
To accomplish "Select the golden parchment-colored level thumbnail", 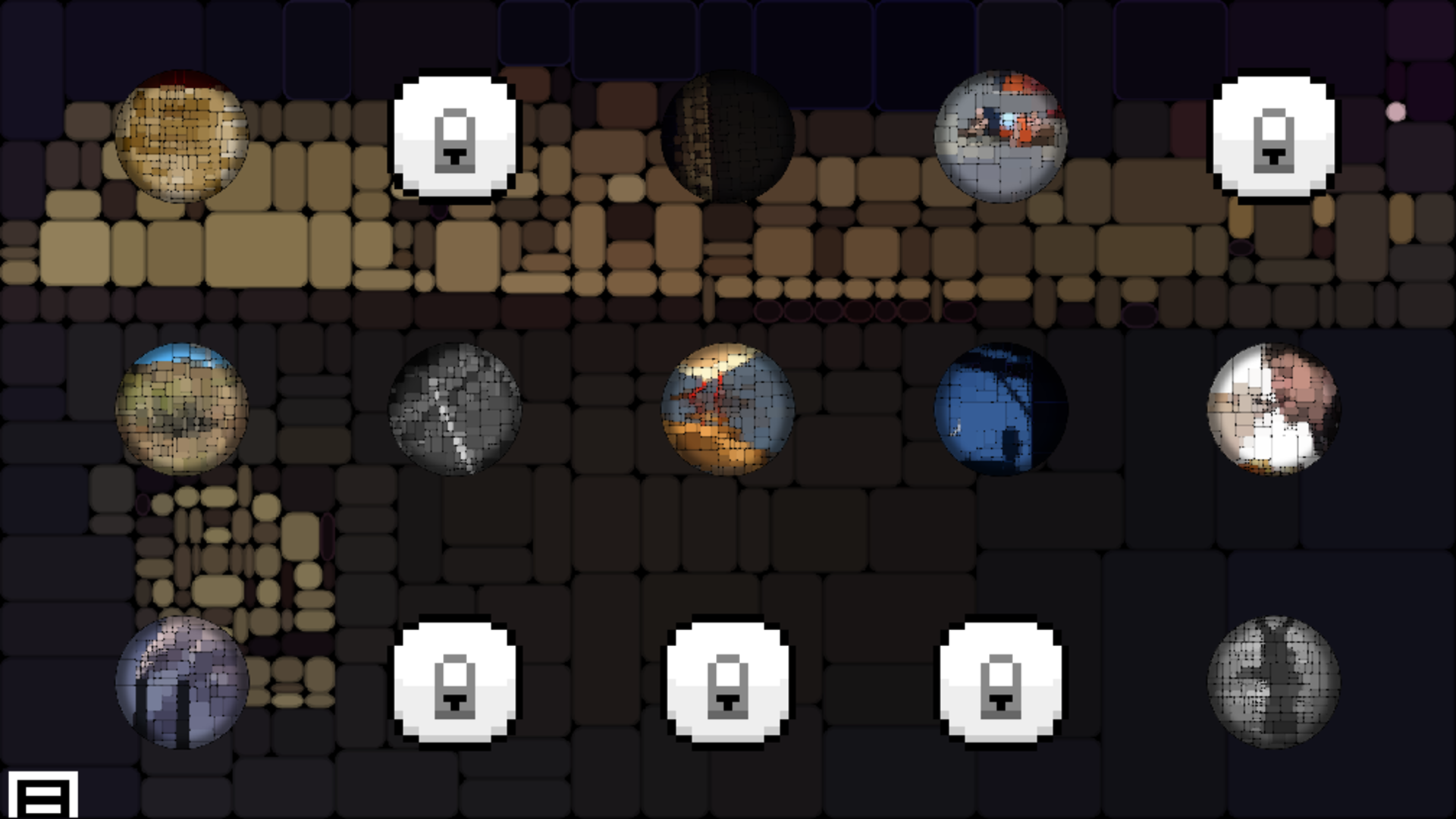I will point(182,136).
